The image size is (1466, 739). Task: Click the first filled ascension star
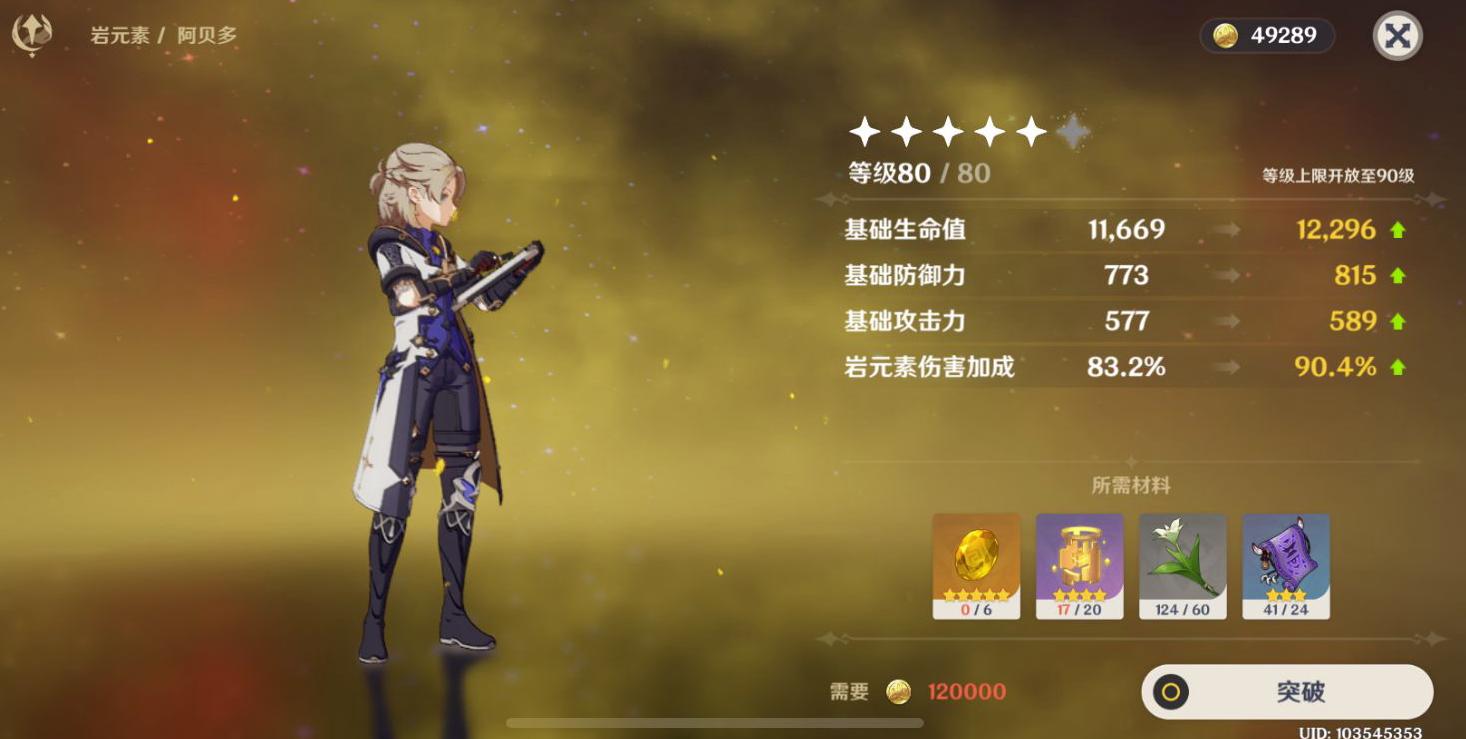(863, 129)
